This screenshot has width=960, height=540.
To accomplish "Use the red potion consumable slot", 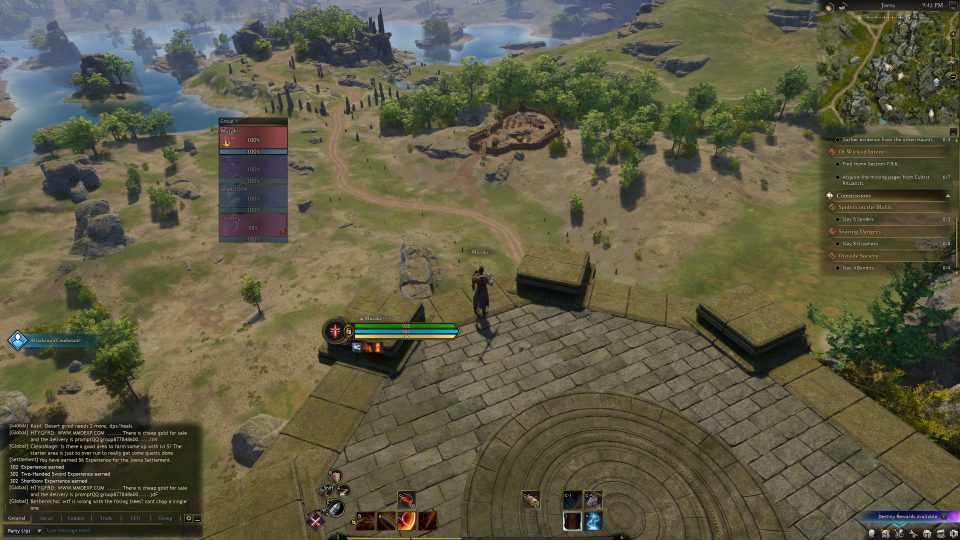I will [x=406, y=498].
